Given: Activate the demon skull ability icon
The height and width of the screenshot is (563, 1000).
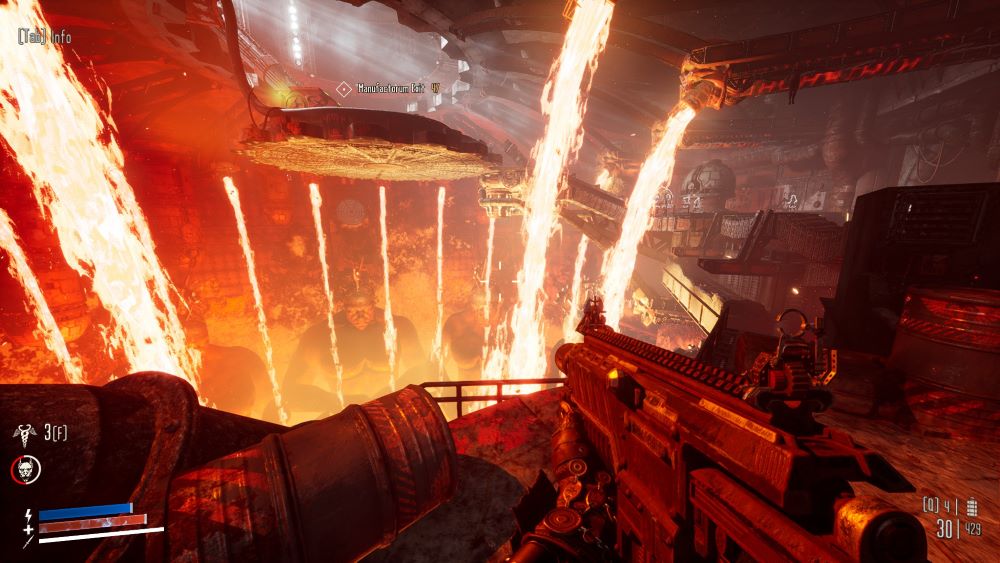Looking at the screenshot, I should click(24, 467).
